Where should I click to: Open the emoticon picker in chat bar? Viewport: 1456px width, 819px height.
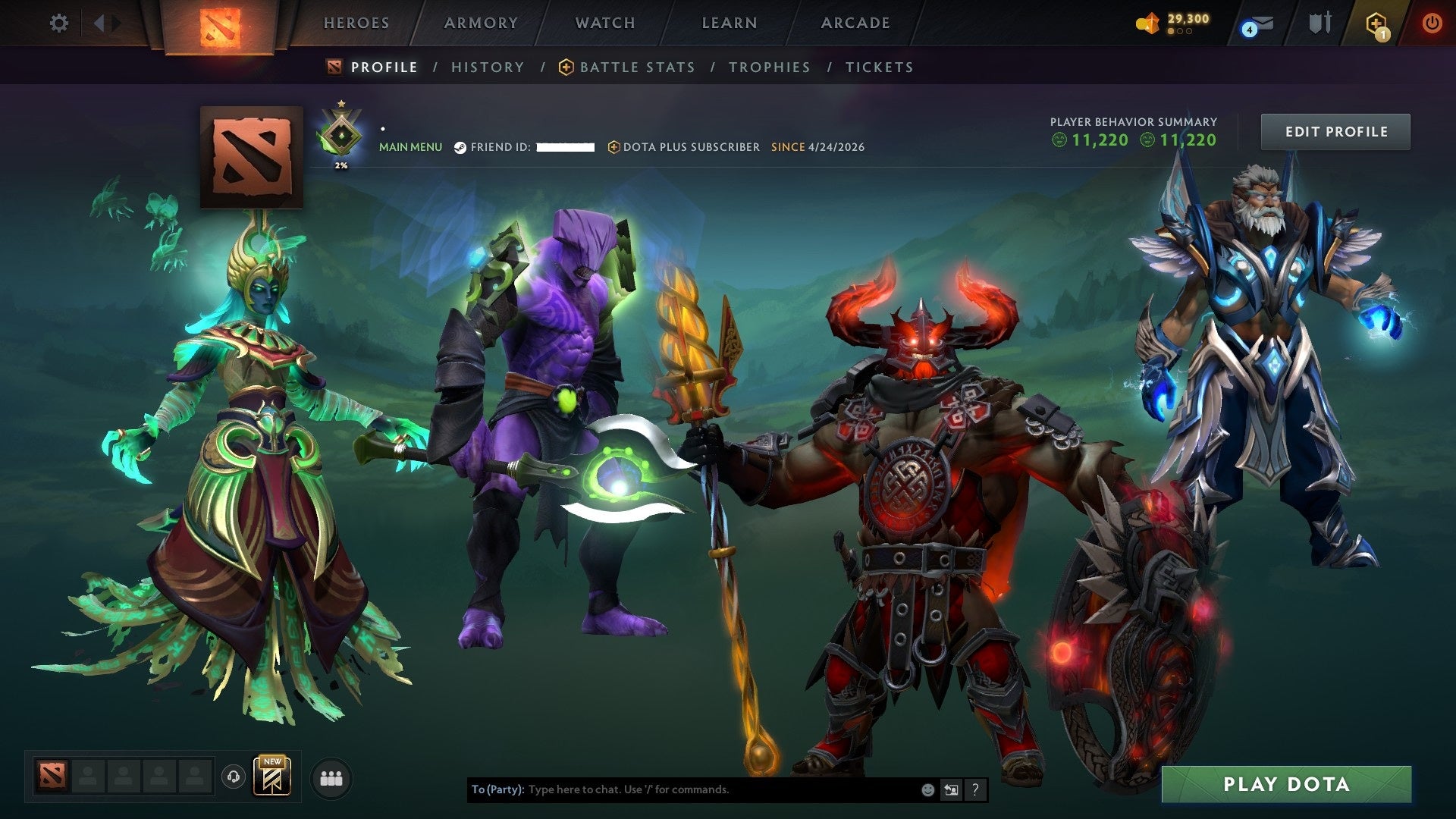[927, 789]
